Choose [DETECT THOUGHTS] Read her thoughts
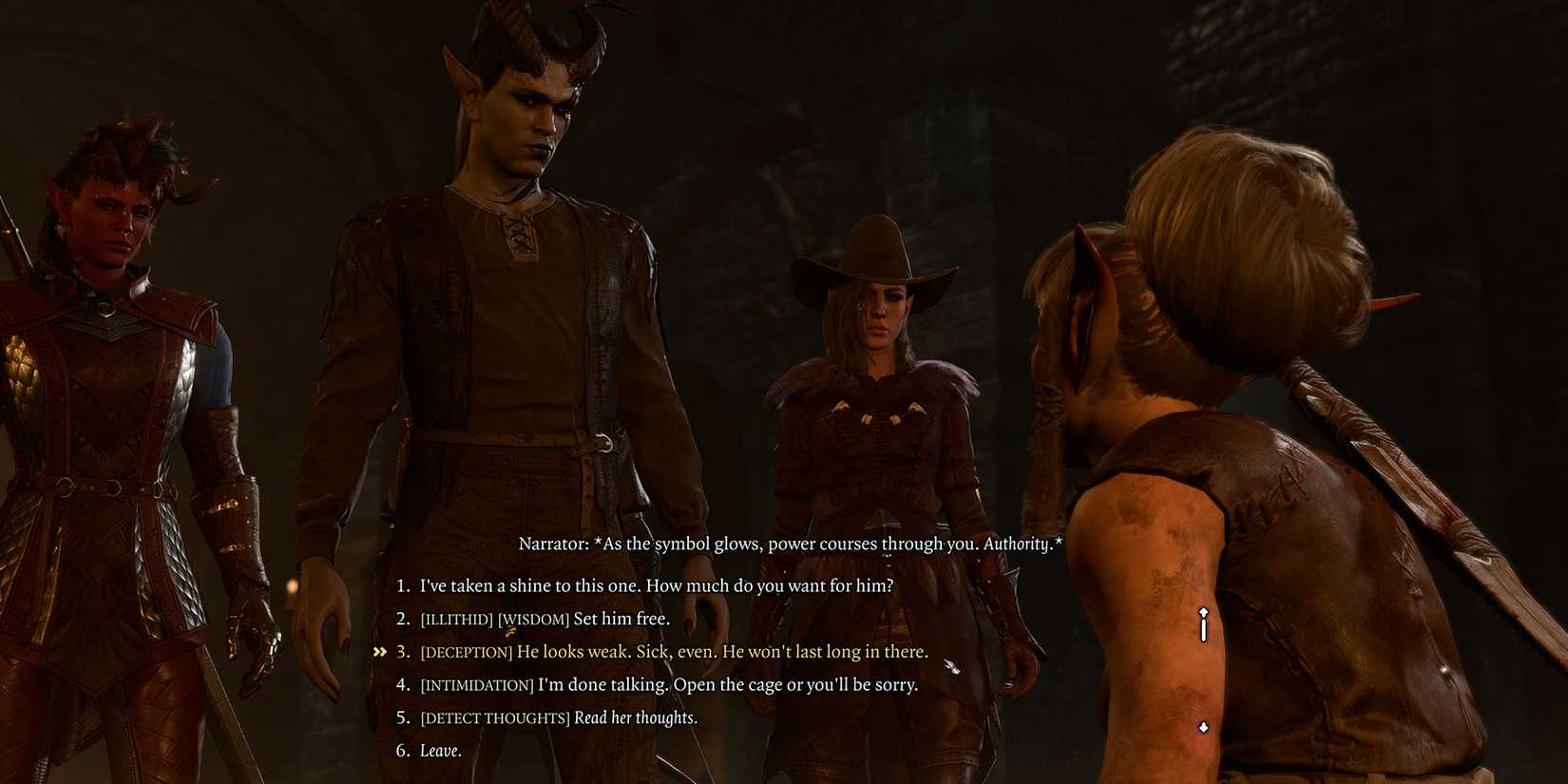This screenshot has height=784, width=1568. pos(561,717)
